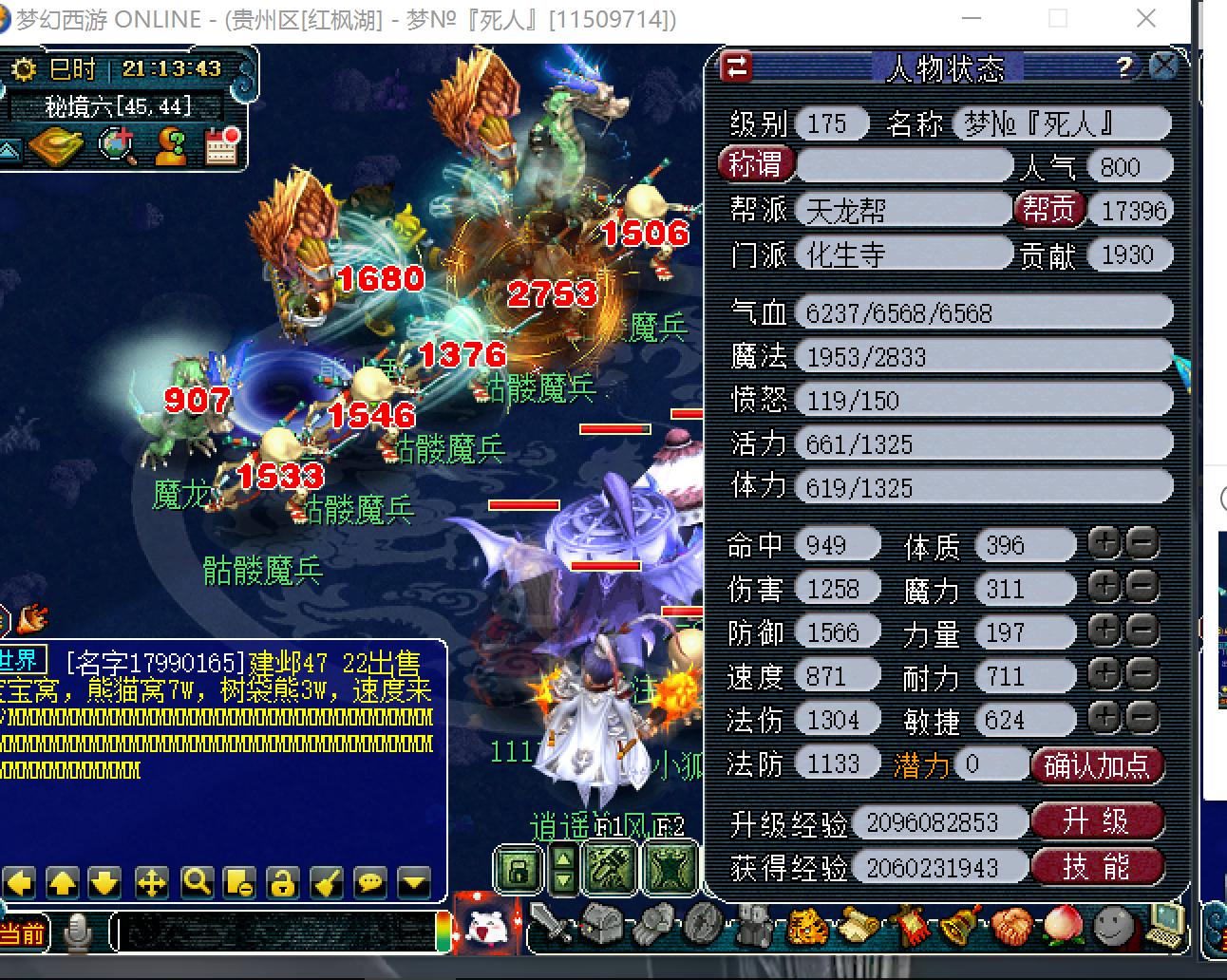
Task: Open the sword attack icon in bottom toolbar
Action: (x=551, y=924)
